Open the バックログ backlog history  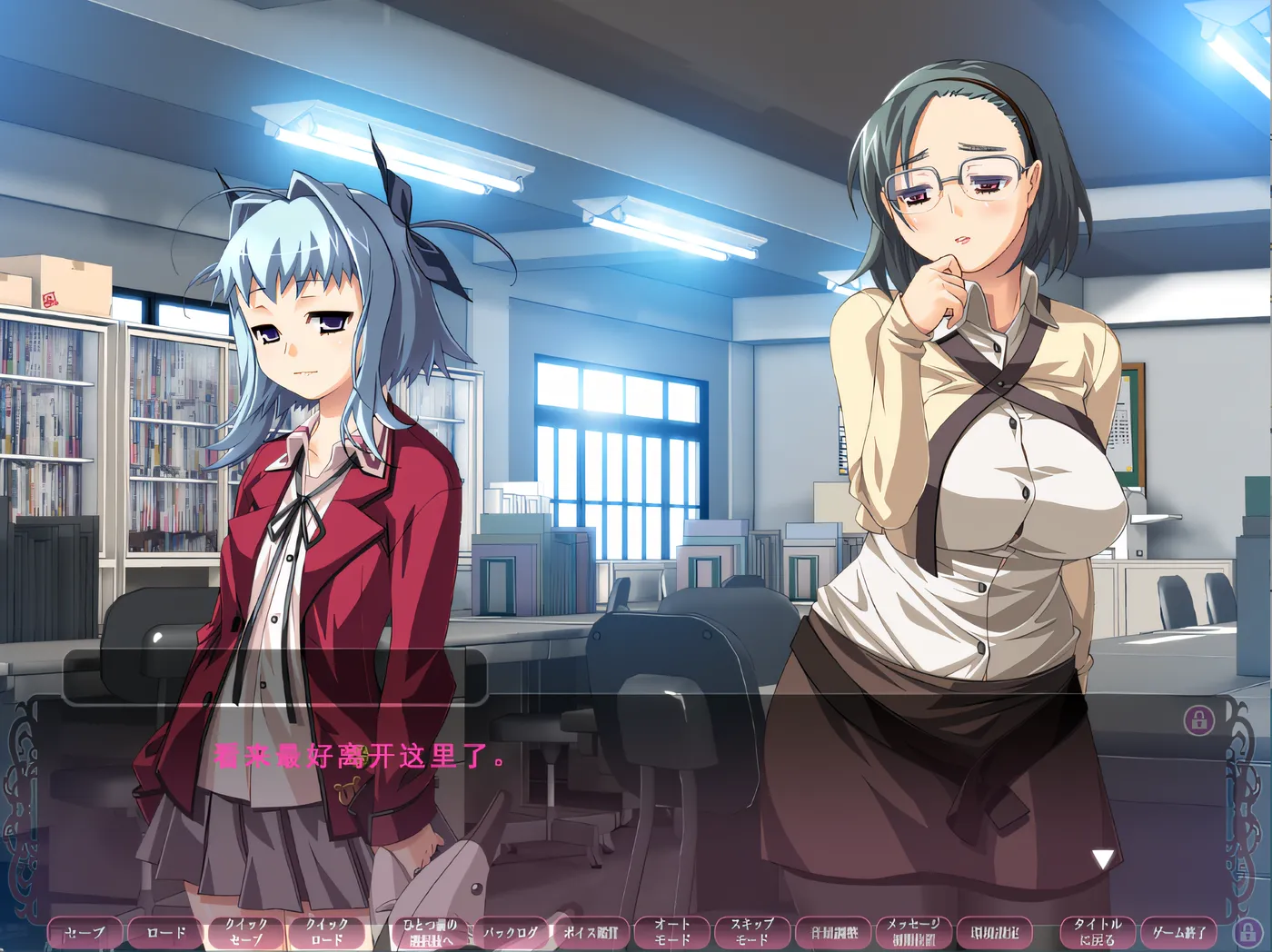[x=512, y=930]
